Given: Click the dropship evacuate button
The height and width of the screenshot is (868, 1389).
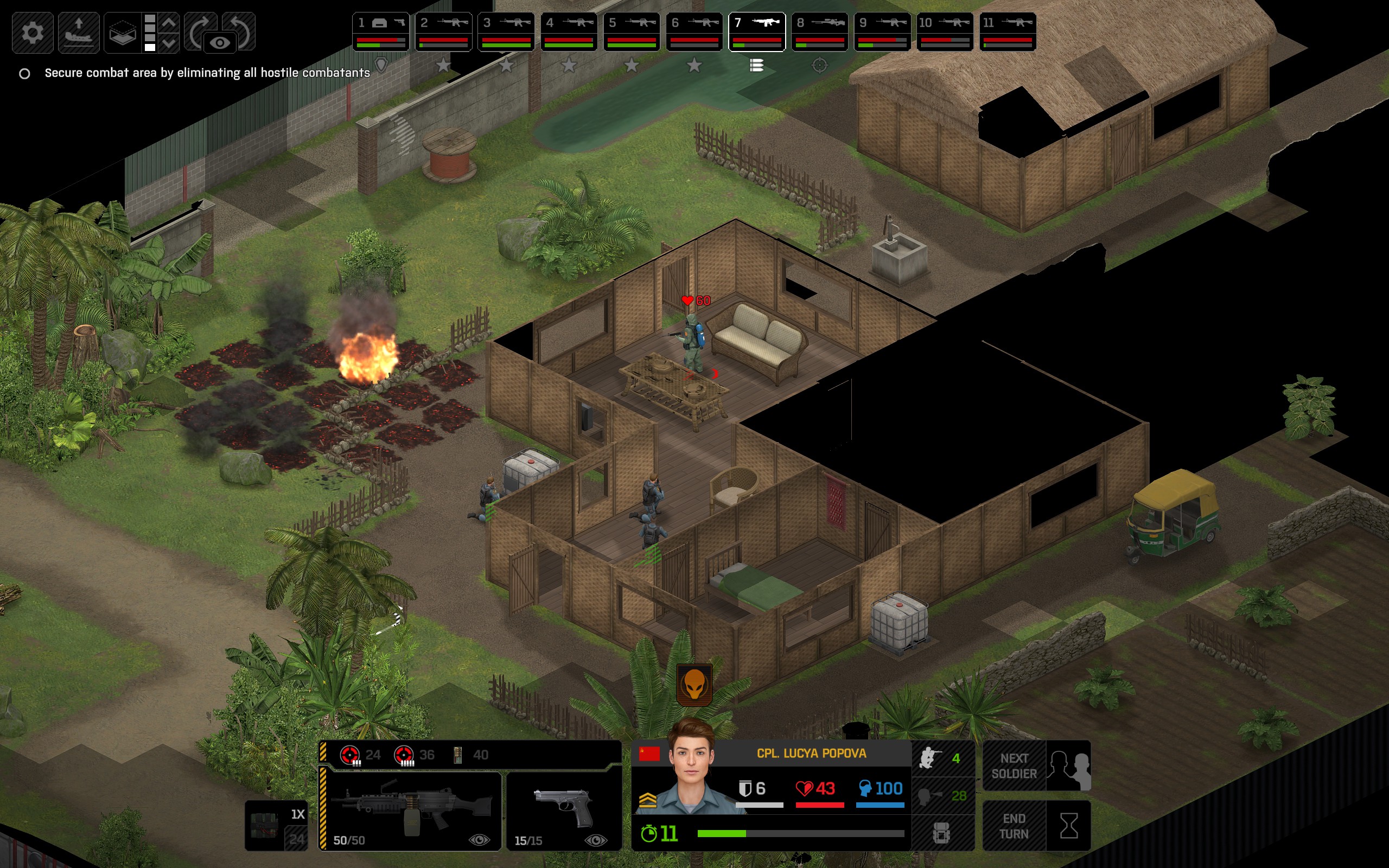Looking at the screenshot, I should pos(79,33).
